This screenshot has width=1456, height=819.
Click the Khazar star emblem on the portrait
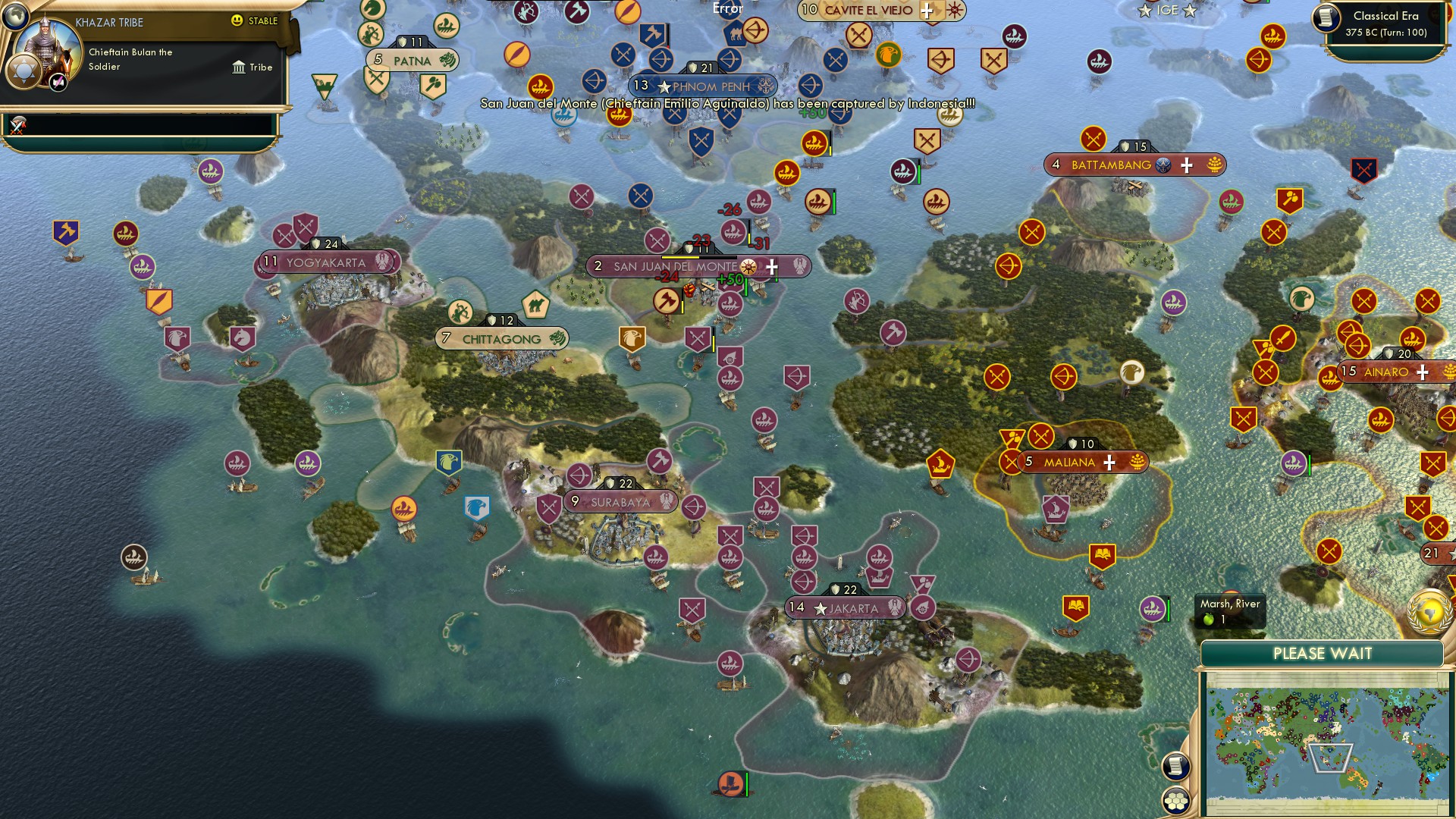pyautogui.click(x=23, y=71)
